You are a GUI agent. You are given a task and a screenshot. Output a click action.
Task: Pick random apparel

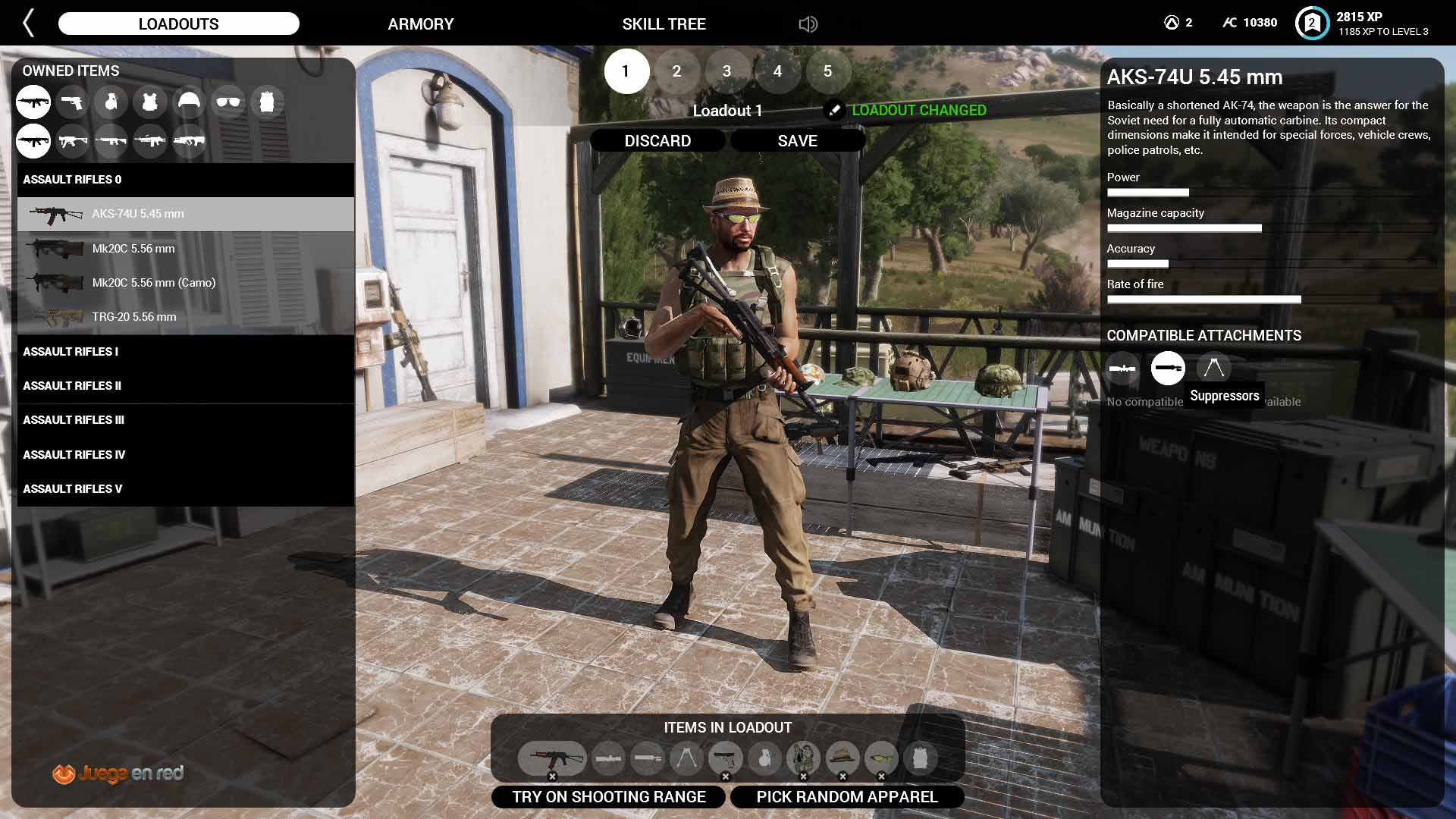pyautogui.click(x=846, y=797)
